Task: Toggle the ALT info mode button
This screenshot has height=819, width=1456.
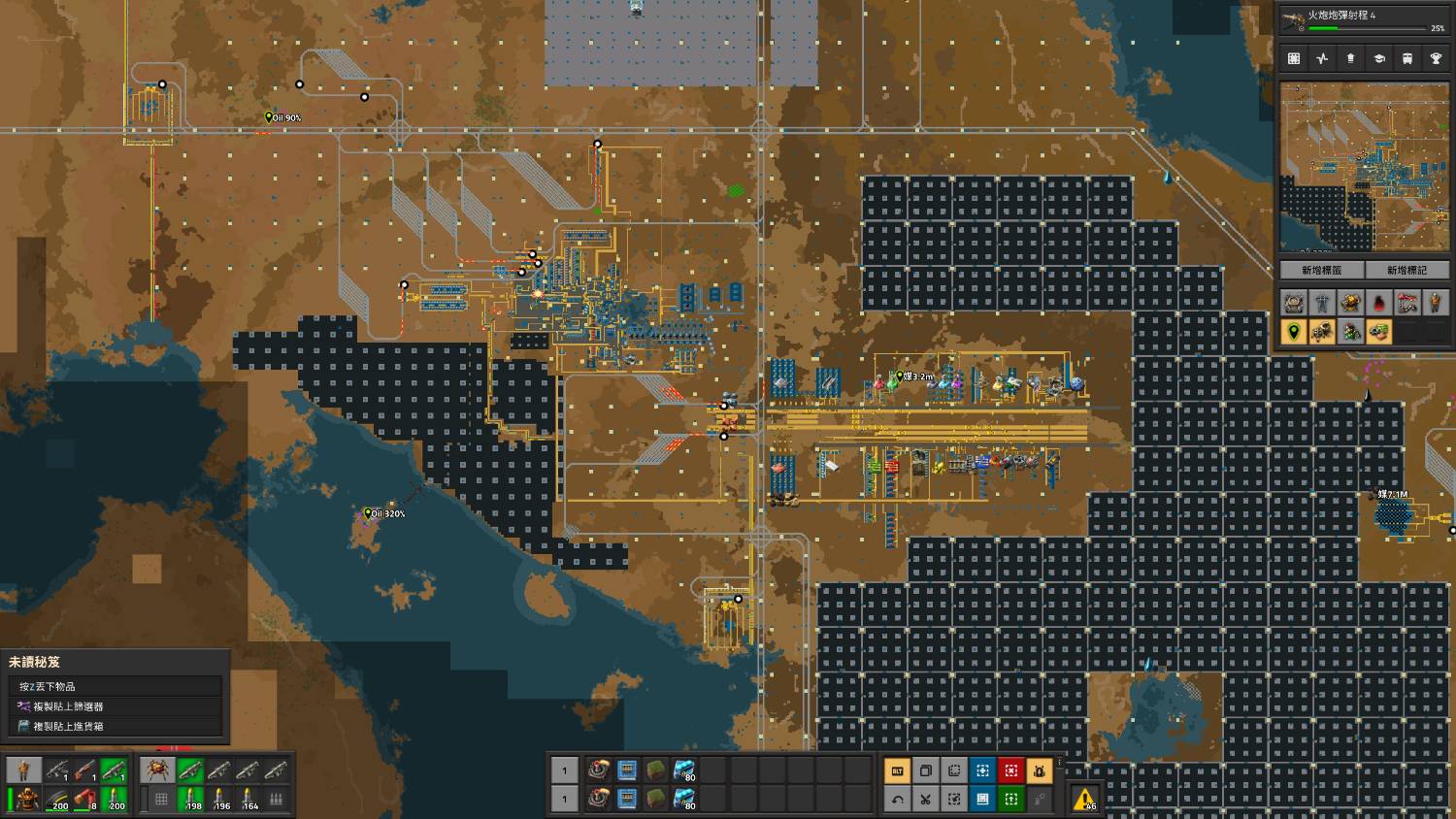Action: coord(897,771)
